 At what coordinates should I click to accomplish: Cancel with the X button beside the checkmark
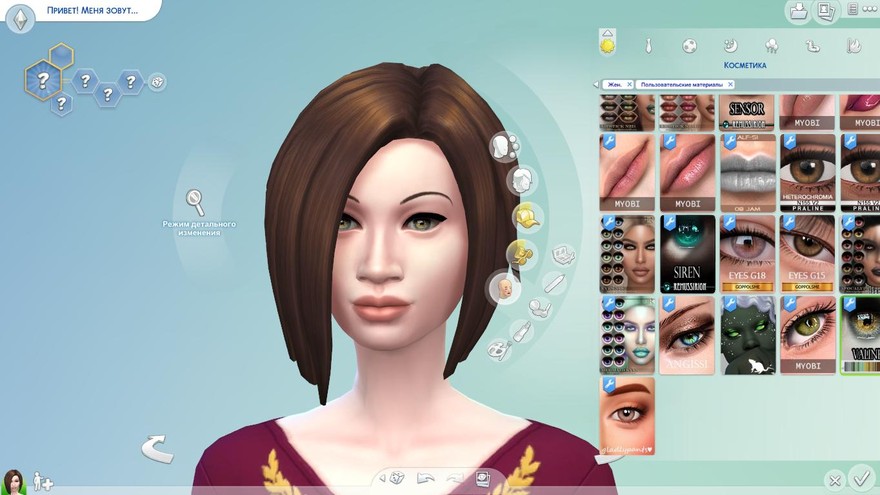[x=835, y=480]
